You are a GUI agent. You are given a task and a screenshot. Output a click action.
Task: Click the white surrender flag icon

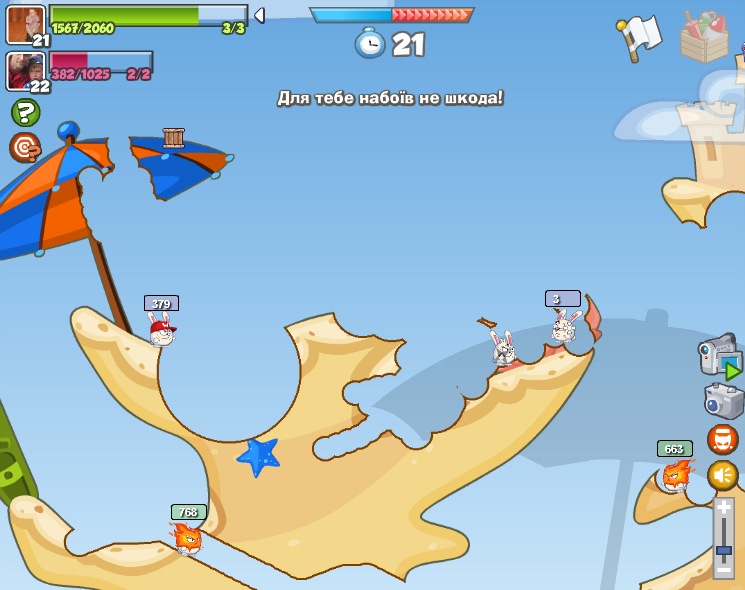(x=639, y=38)
